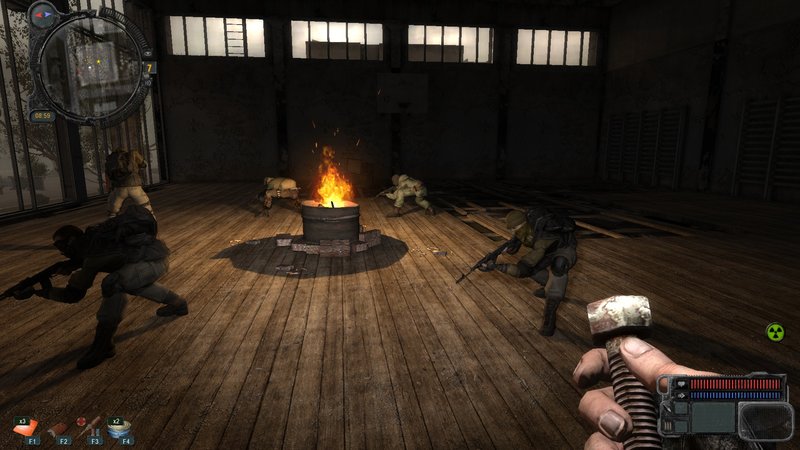The width and height of the screenshot is (800, 450).
Task: Click the eye visibility indicator beside minimap
Action: pos(146,51)
